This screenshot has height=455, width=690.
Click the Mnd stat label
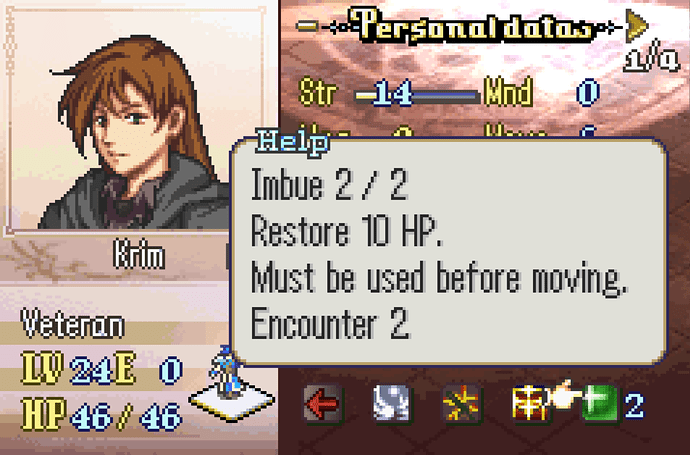pos(508,94)
